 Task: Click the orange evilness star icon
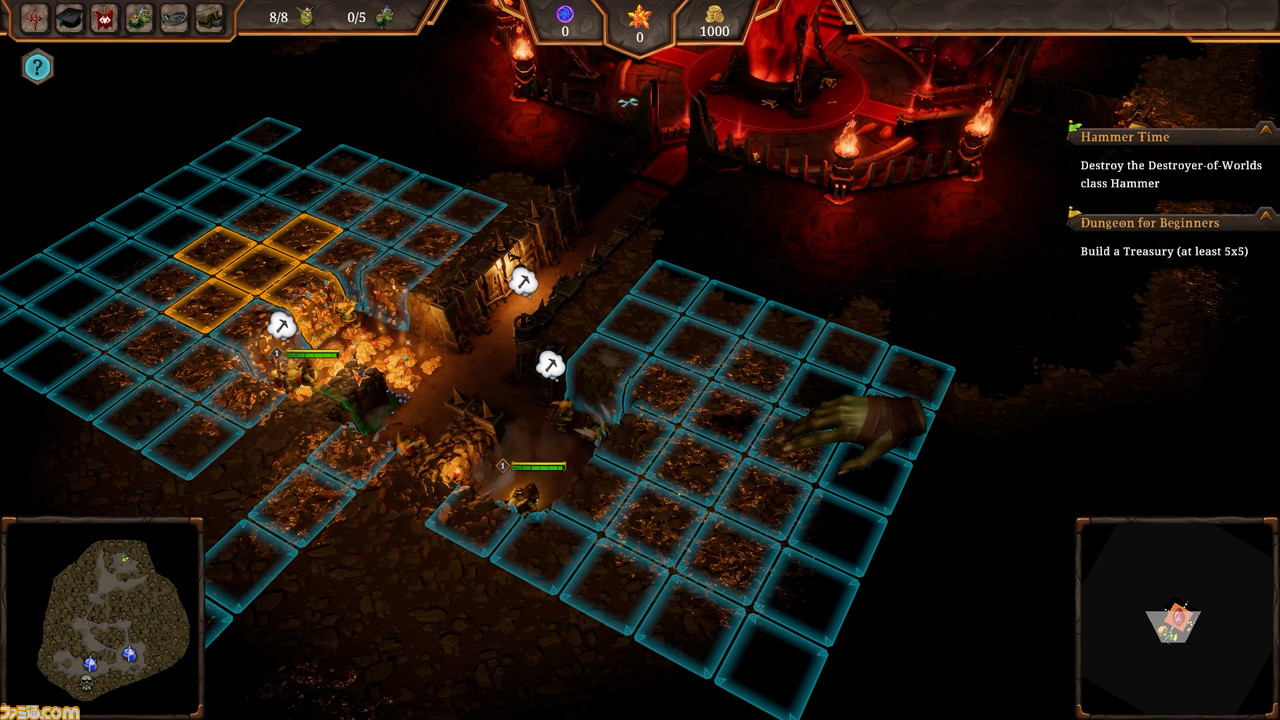coord(639,17)
